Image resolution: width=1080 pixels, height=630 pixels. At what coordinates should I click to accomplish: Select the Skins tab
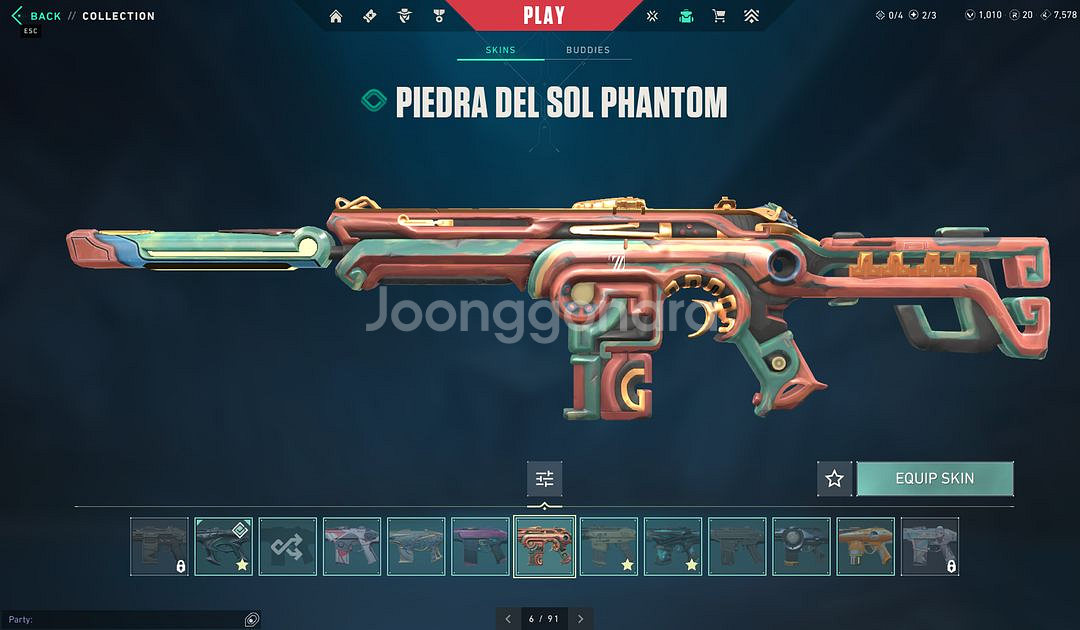[500, 50]
